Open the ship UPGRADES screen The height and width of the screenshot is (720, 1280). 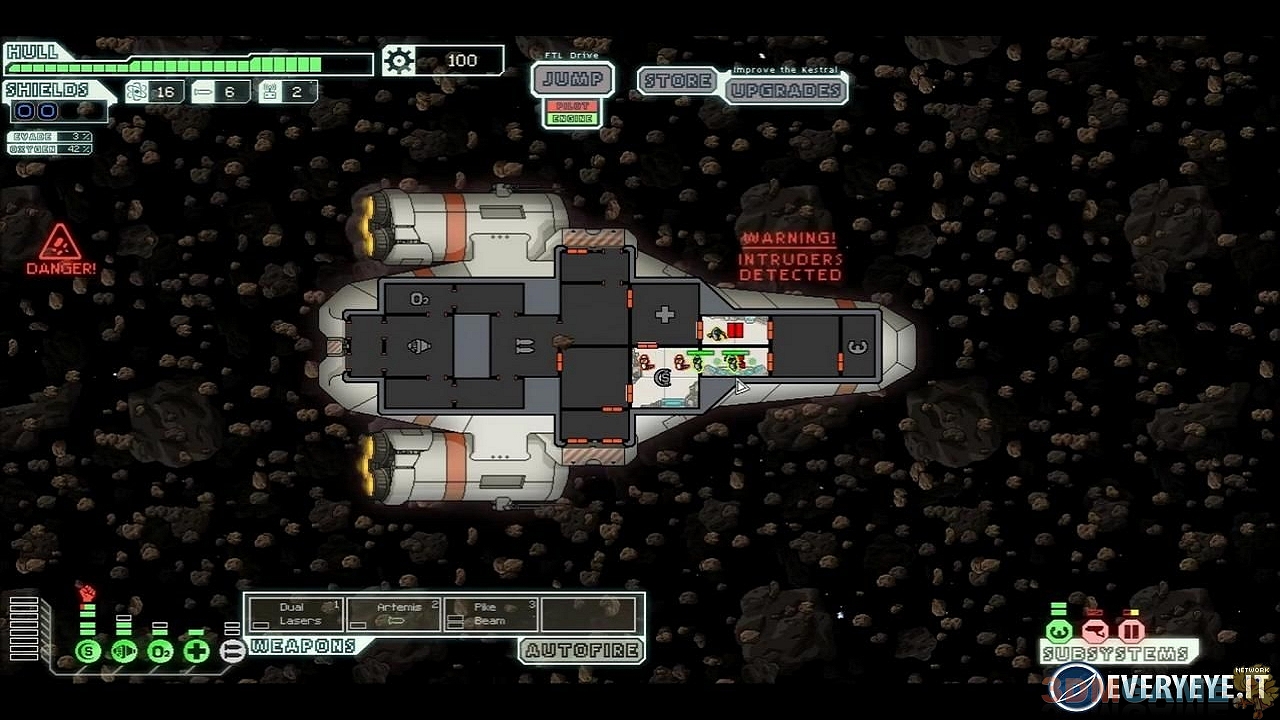(785, 90)
